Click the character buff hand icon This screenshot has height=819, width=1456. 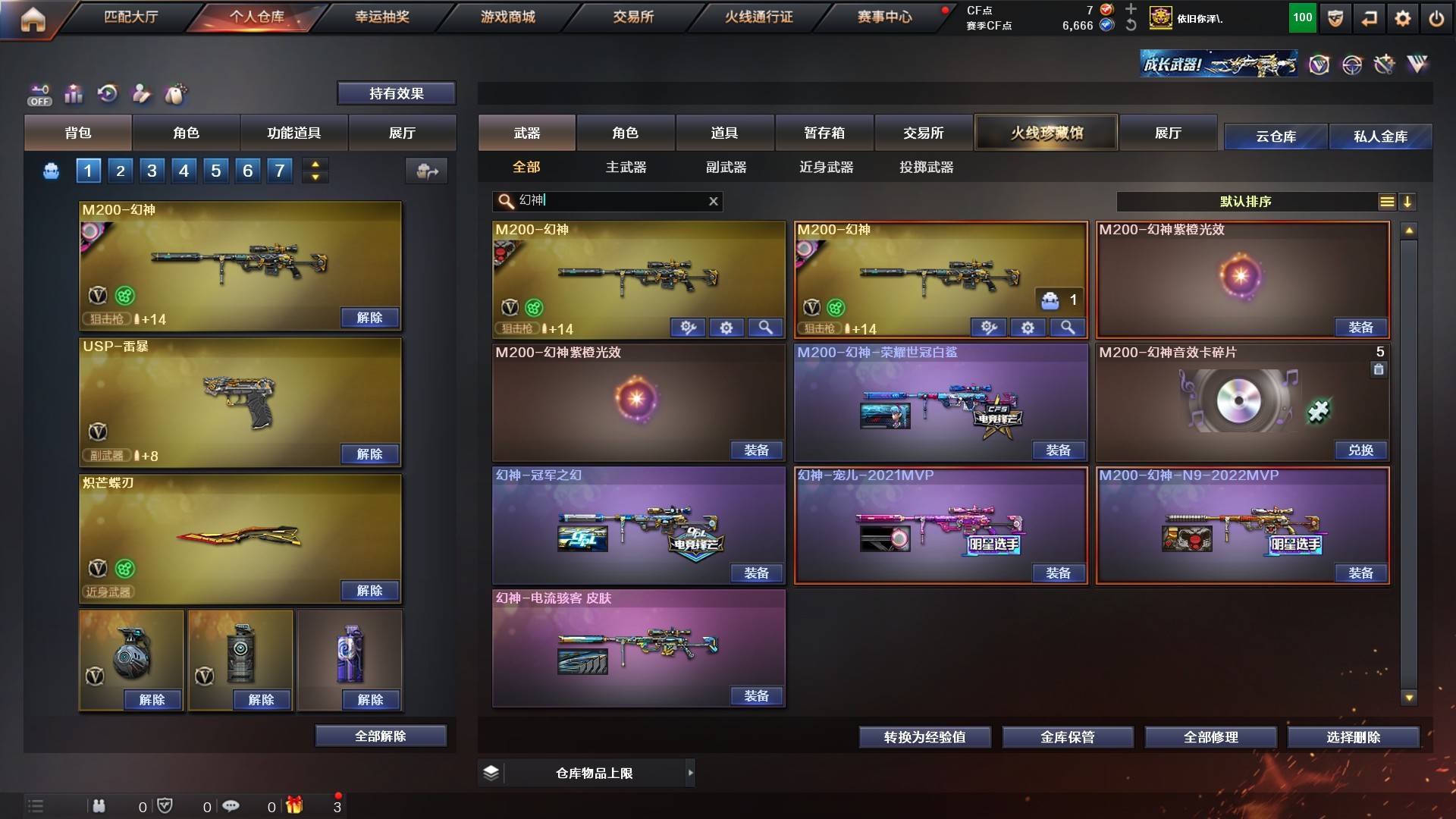(x=143, y=94)
